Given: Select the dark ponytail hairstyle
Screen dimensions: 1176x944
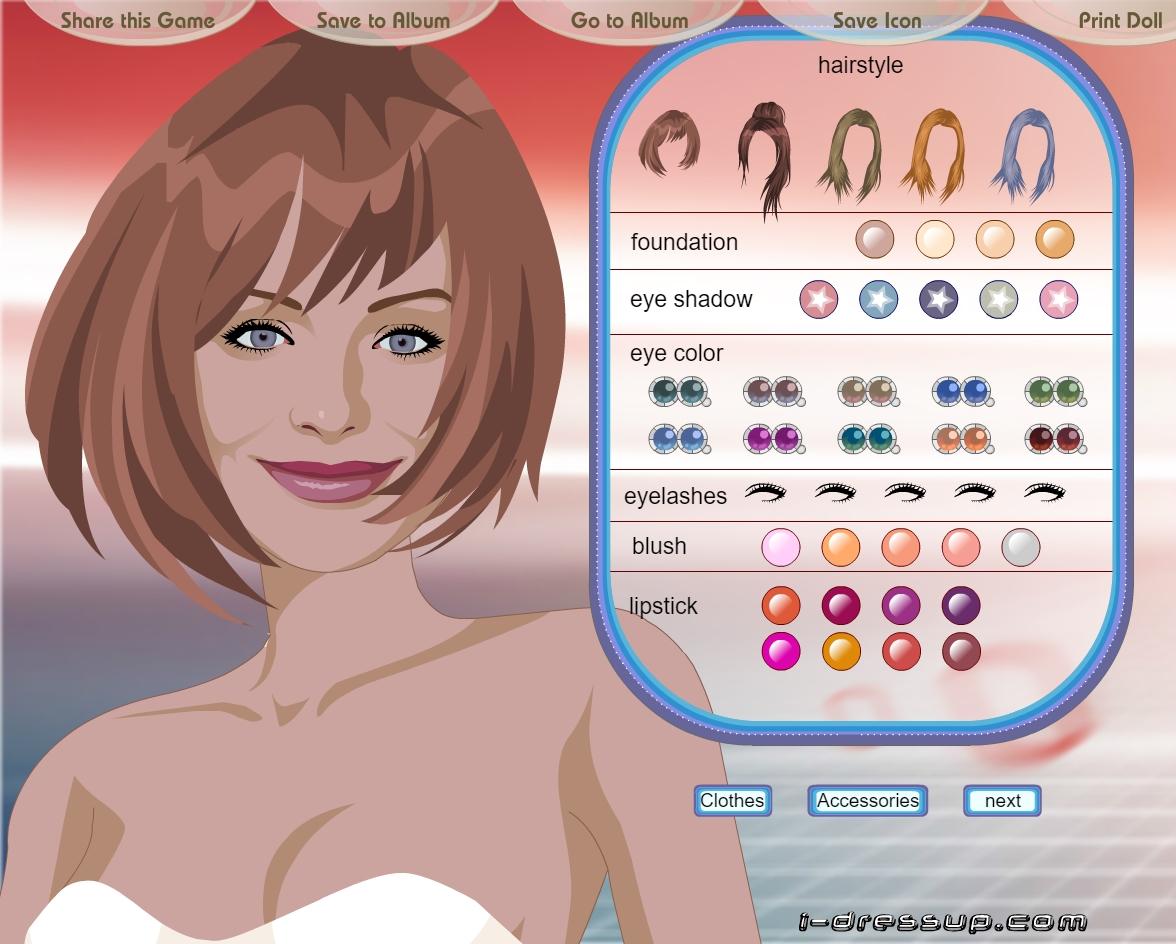Looking at the screenshot, I should coord(764,155).
